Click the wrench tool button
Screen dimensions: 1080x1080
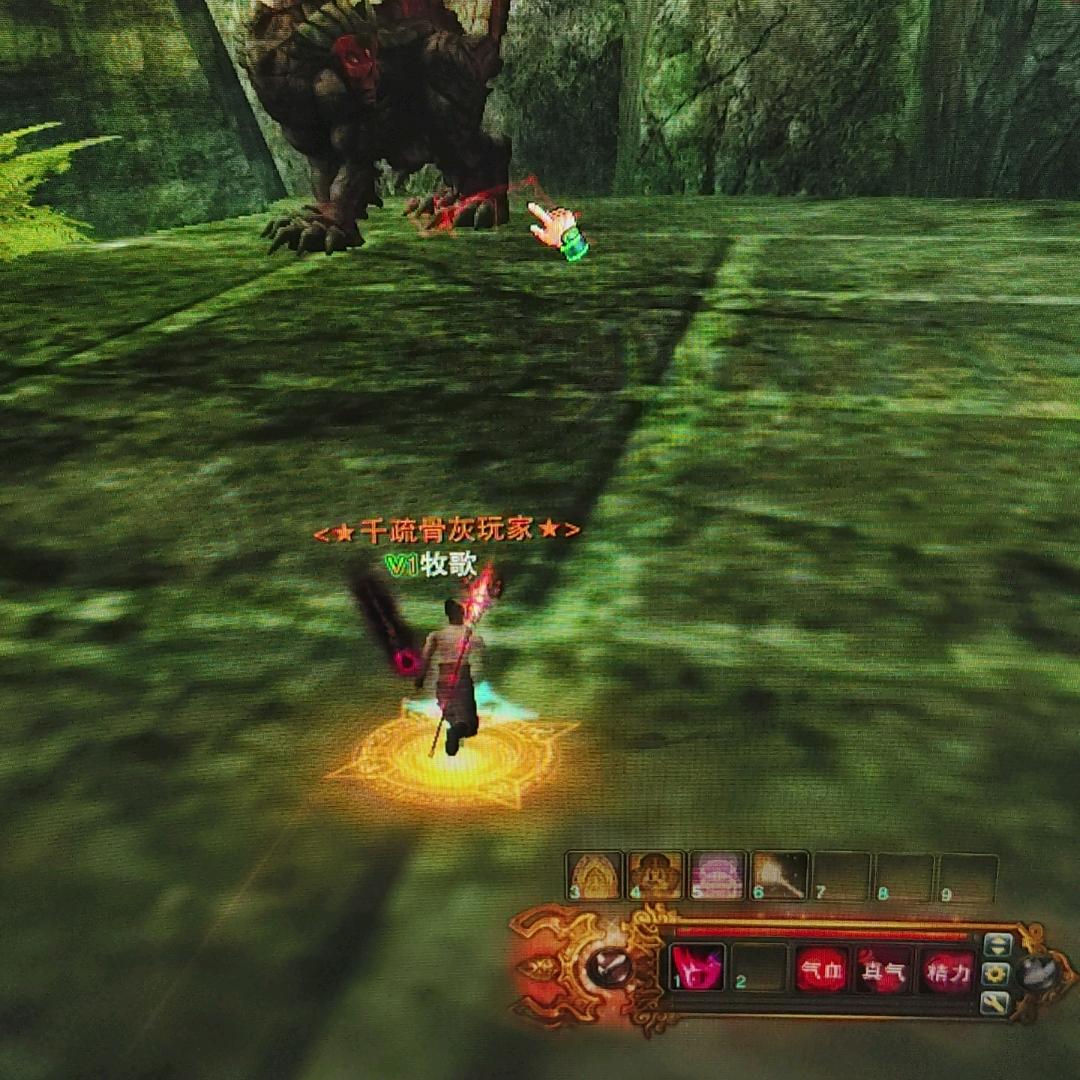click(995, 1002)
